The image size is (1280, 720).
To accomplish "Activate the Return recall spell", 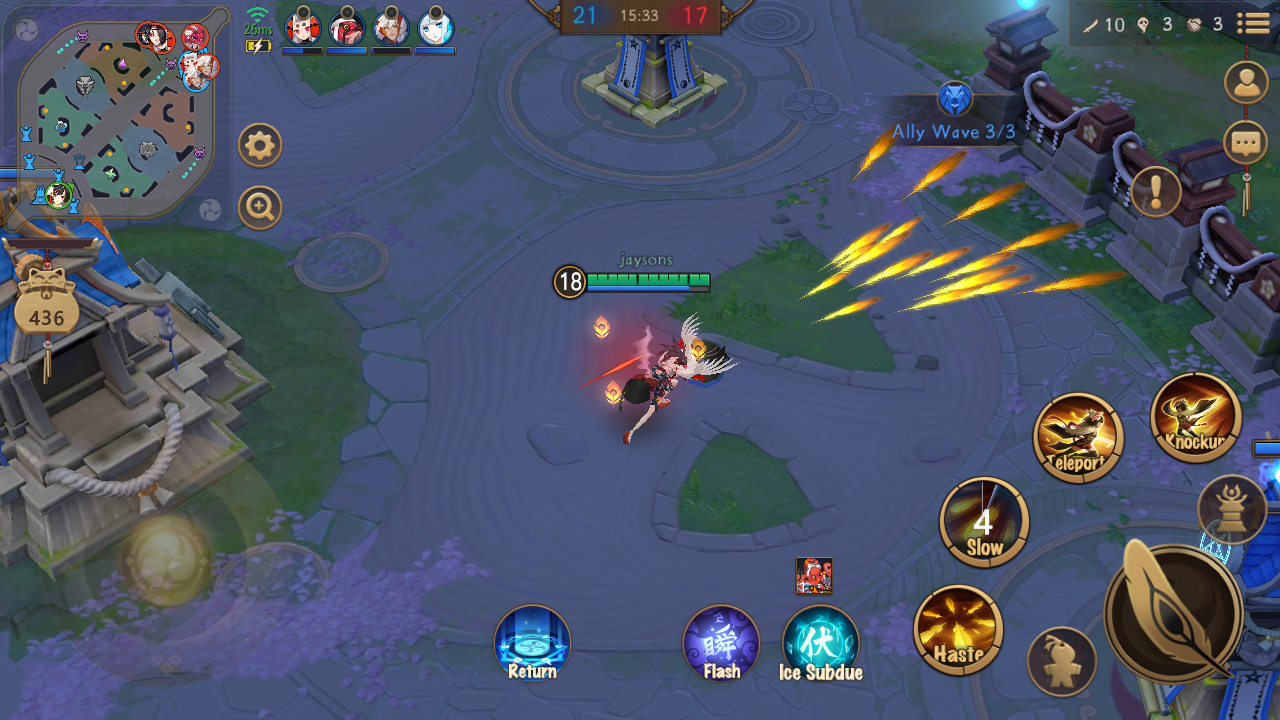I will click(x=532, y=643).
